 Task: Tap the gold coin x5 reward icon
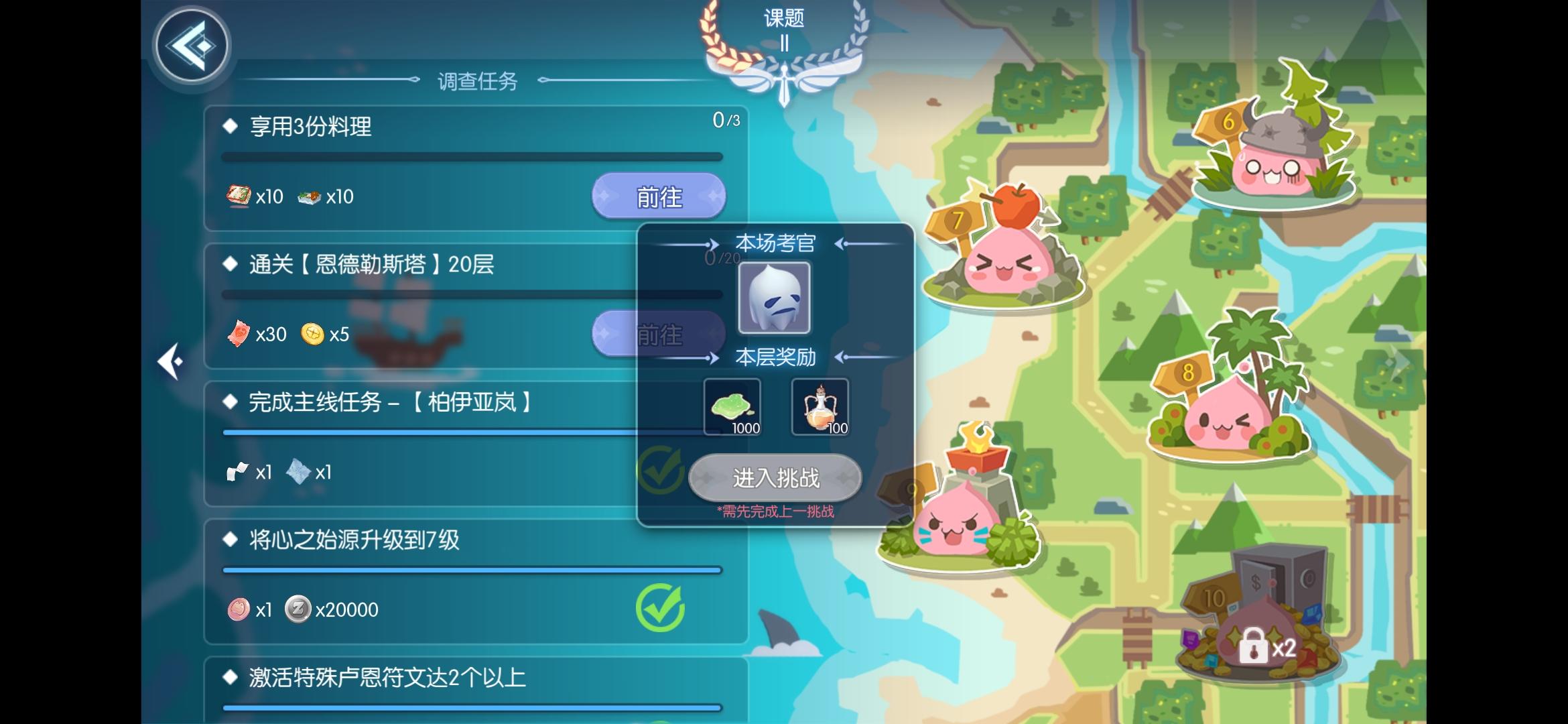(x=311, y=334)
